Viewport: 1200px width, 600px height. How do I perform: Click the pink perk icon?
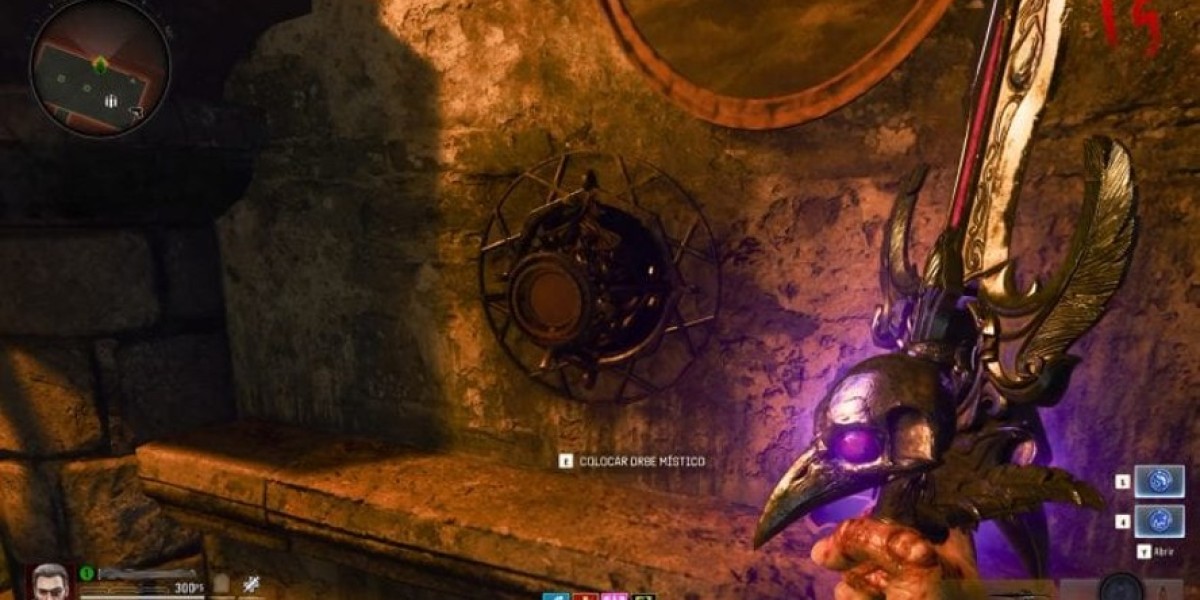[614, 596]
